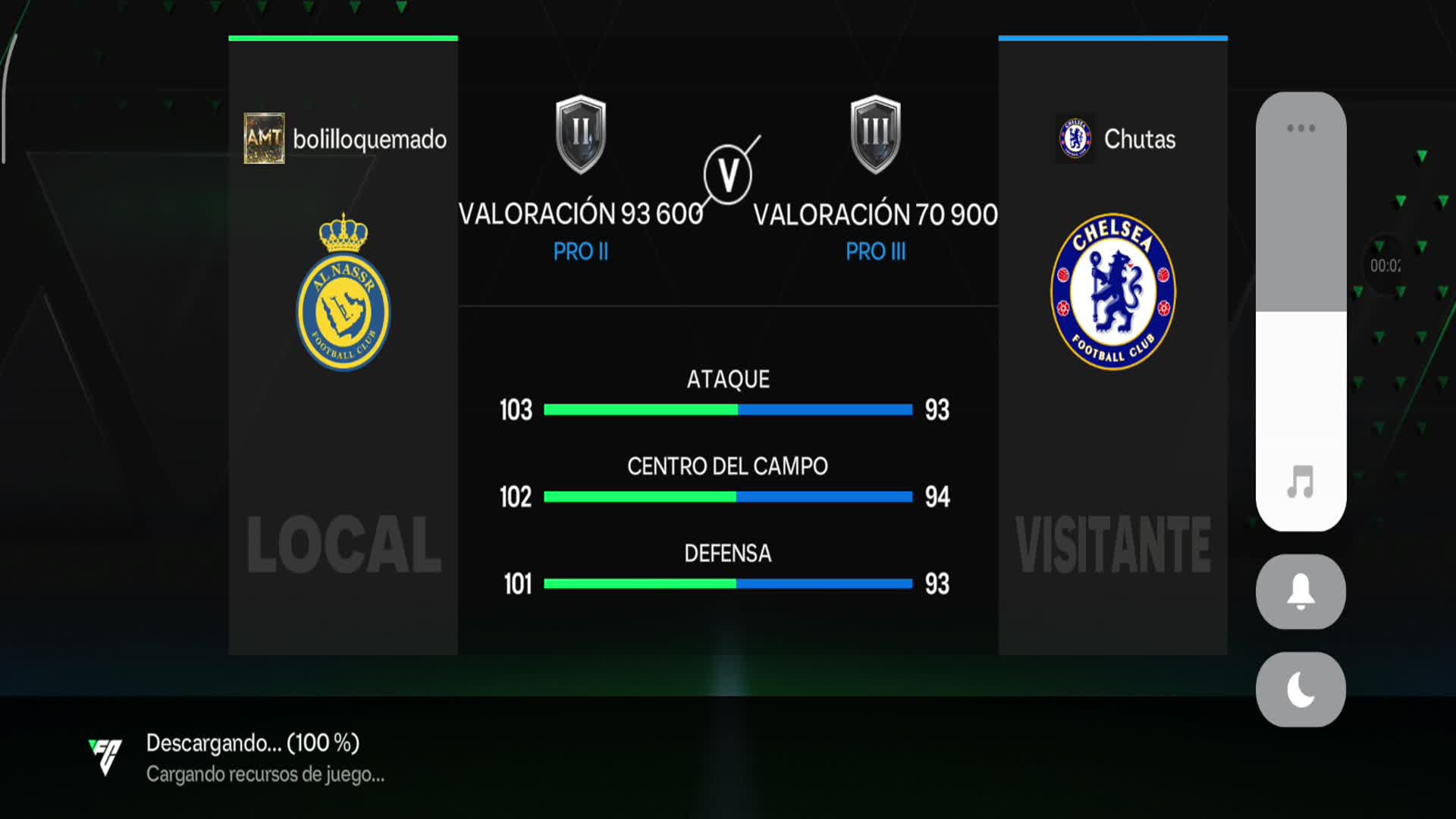Select bolilloquemado's AMT avatar

click(x=265, y=139)
